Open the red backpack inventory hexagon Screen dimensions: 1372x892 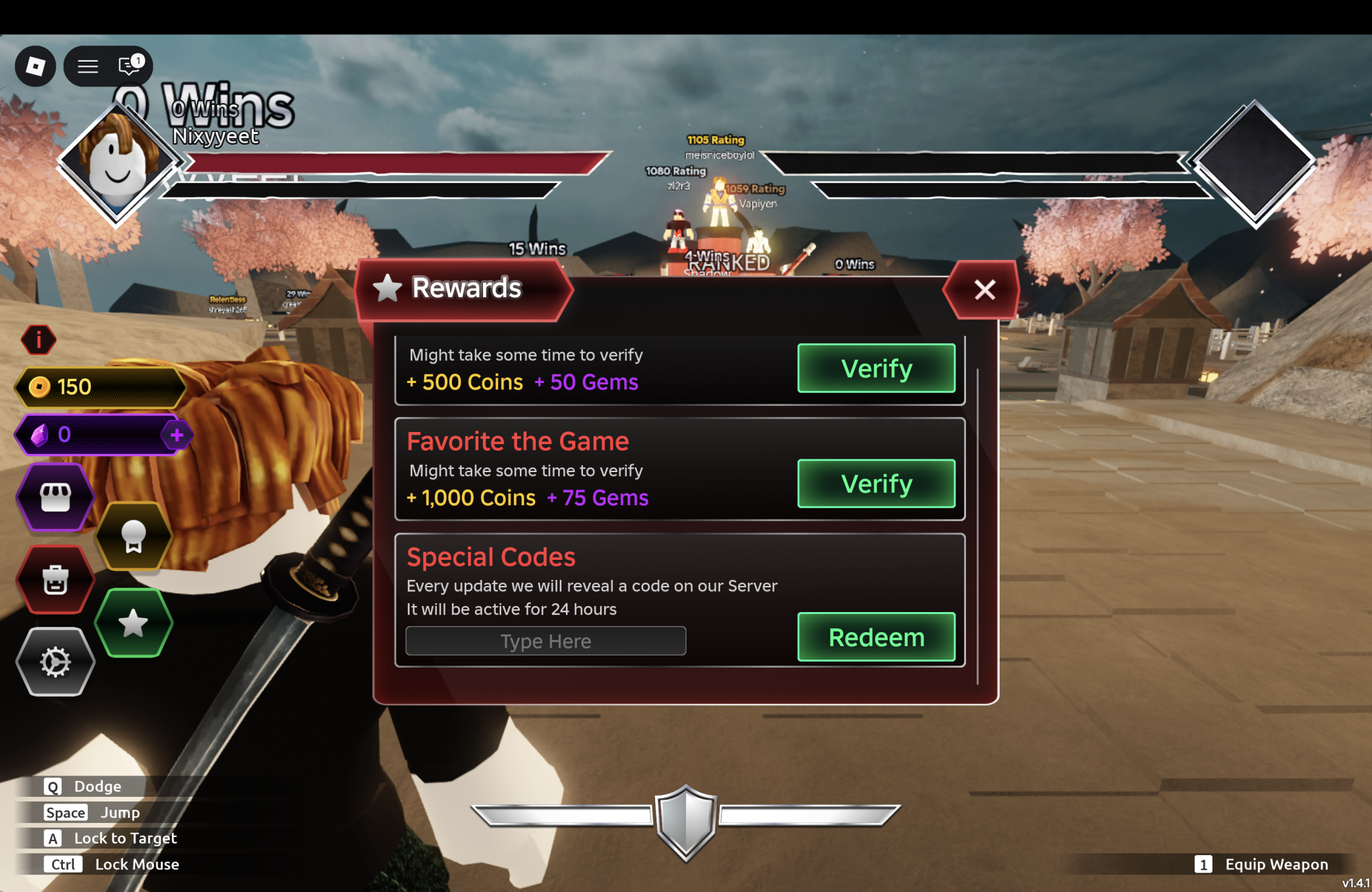[56, 580]
